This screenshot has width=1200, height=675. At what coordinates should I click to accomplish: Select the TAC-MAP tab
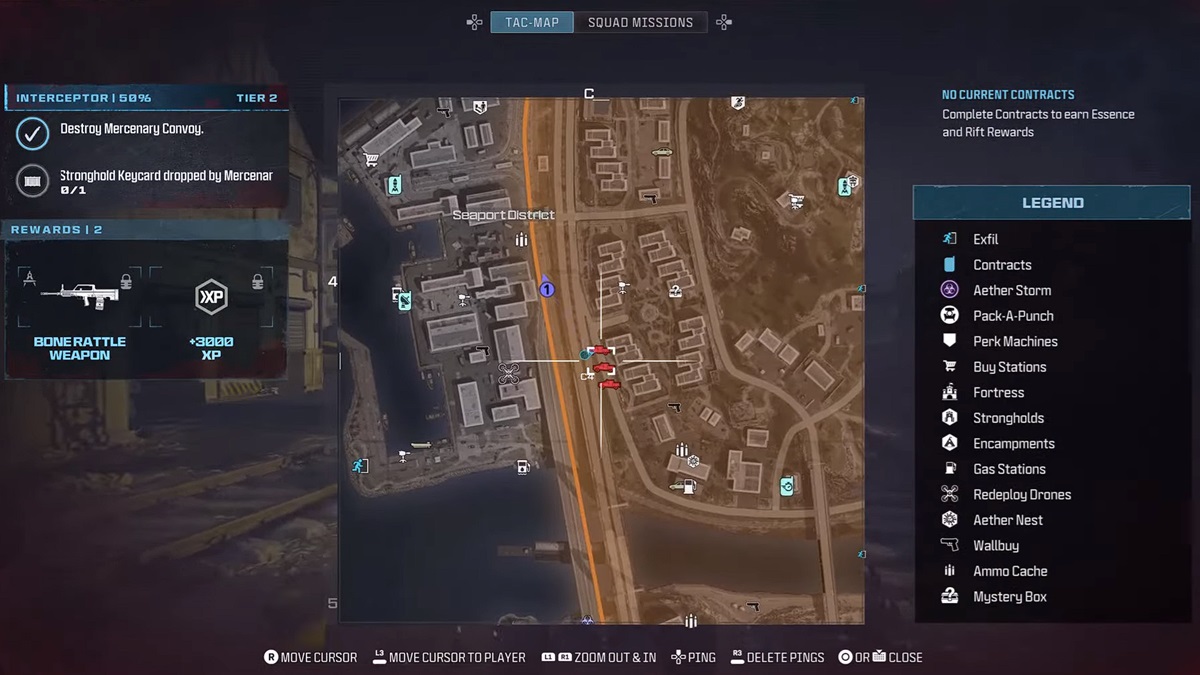coord(532,22)
